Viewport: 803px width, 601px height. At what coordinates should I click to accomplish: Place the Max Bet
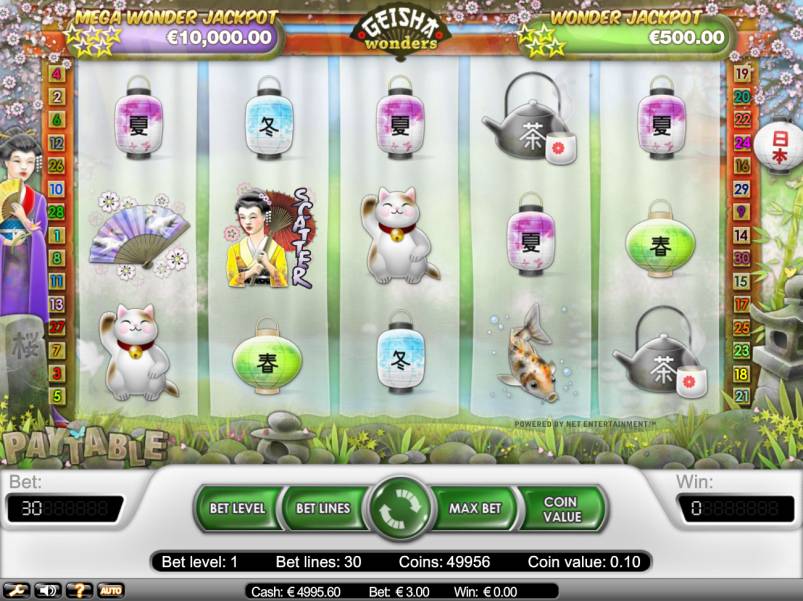(x=475, y=508)
